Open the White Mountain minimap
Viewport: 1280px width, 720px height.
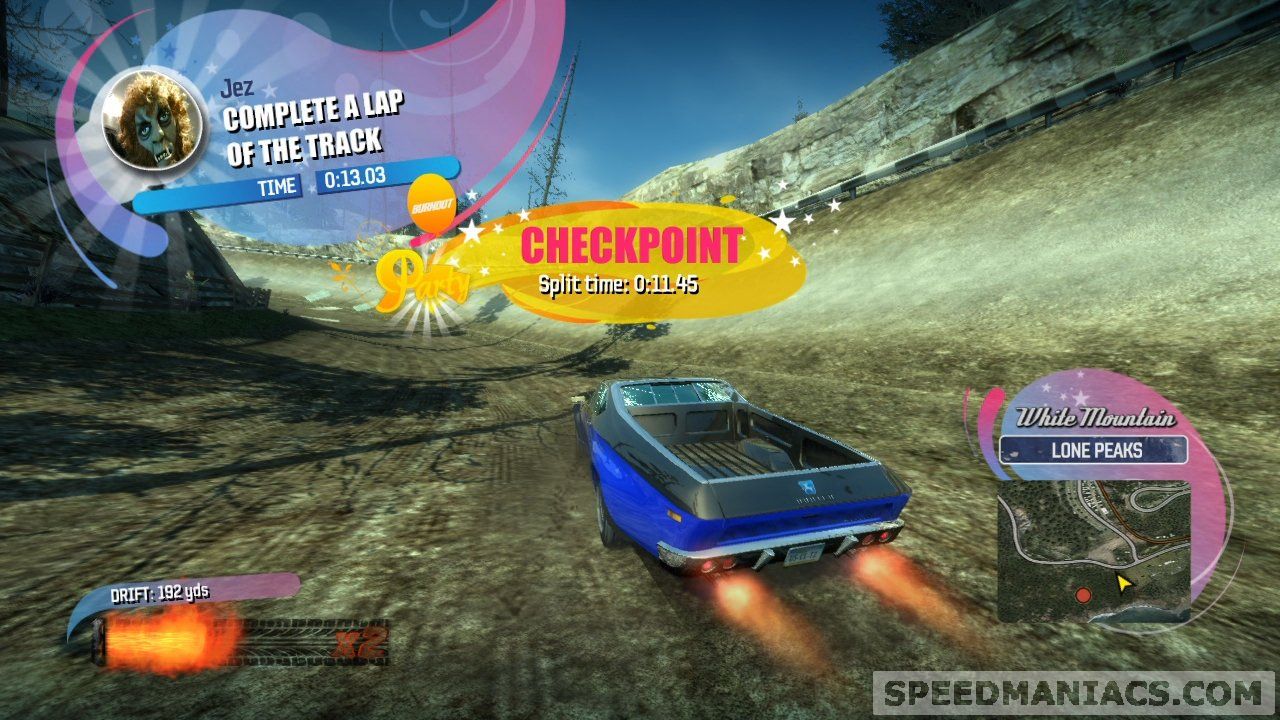coord(1094,551)
